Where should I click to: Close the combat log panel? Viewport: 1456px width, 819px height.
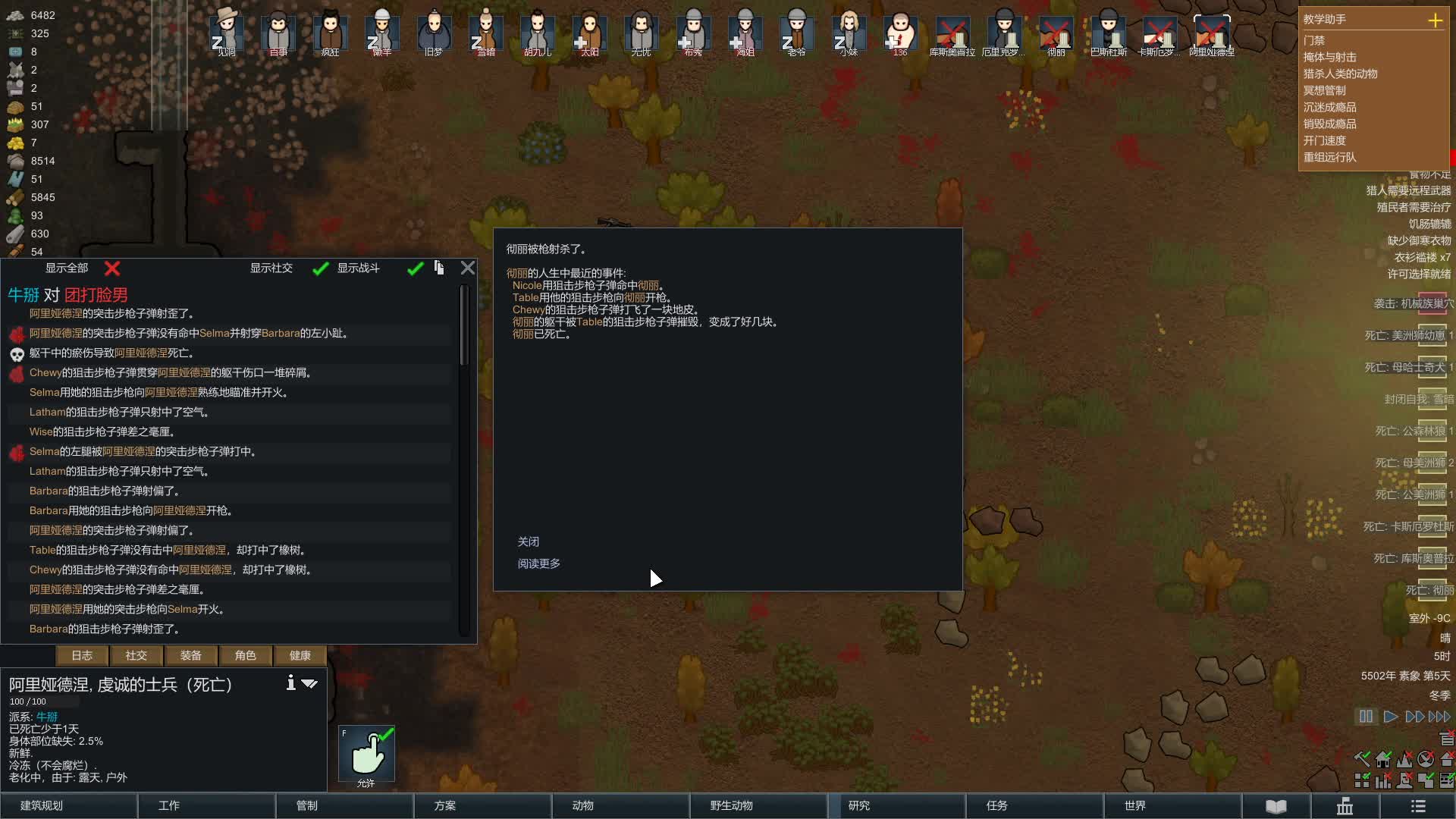468,268
